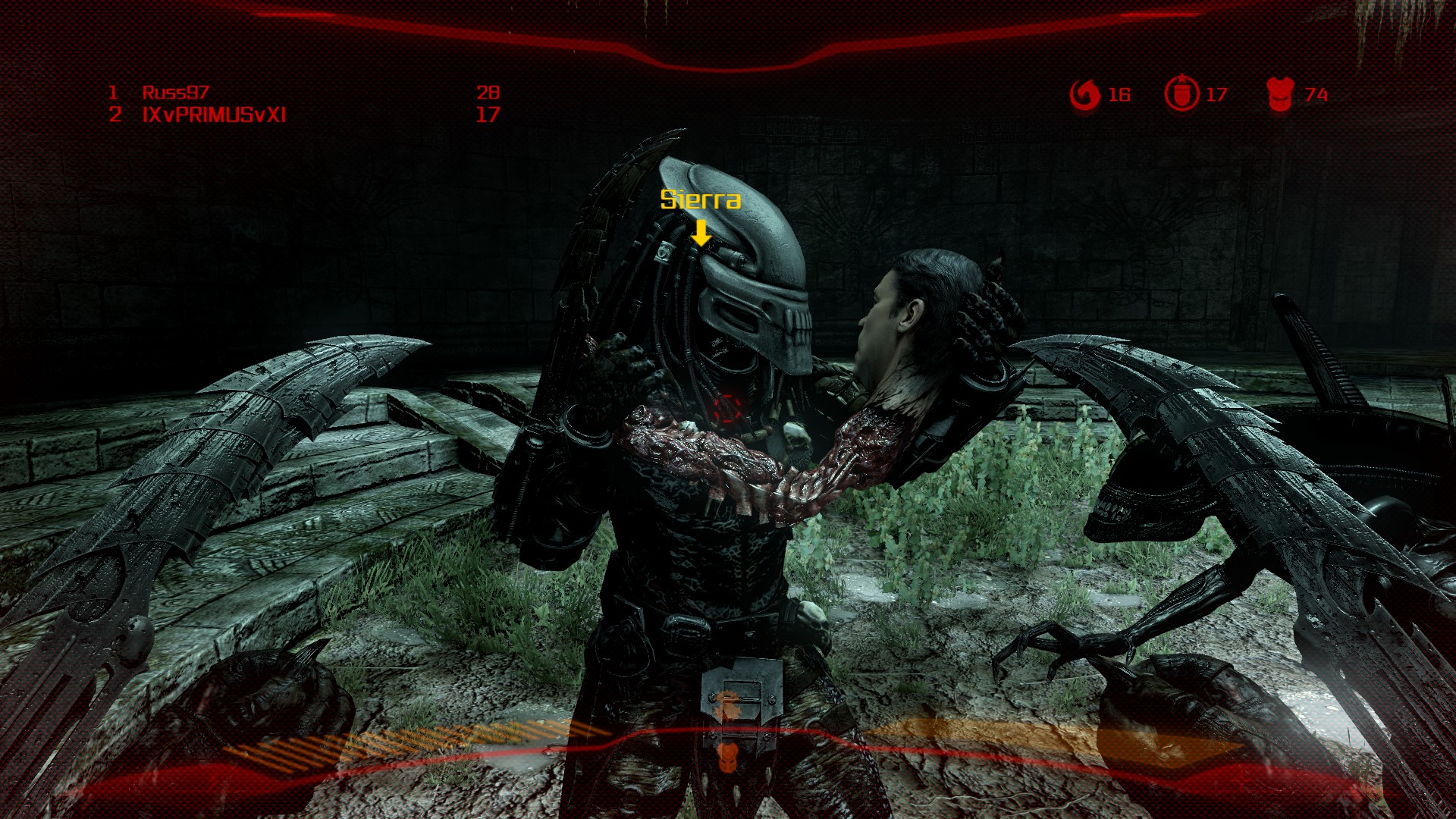Select the red lock-on reticle on the Predator
Screen dimensions: 1456x819
726,407
